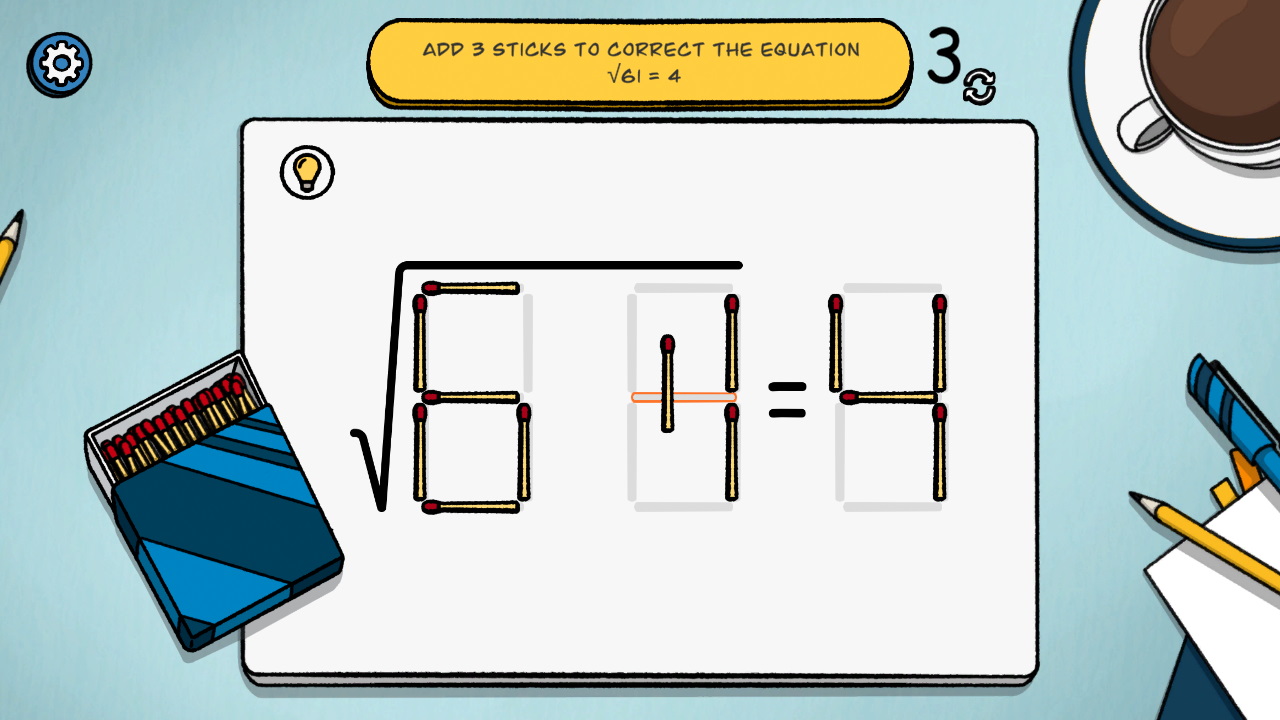The image size is (1280, 720).
Task: Click the hint lightbulb icon
Action: (307, 172)
